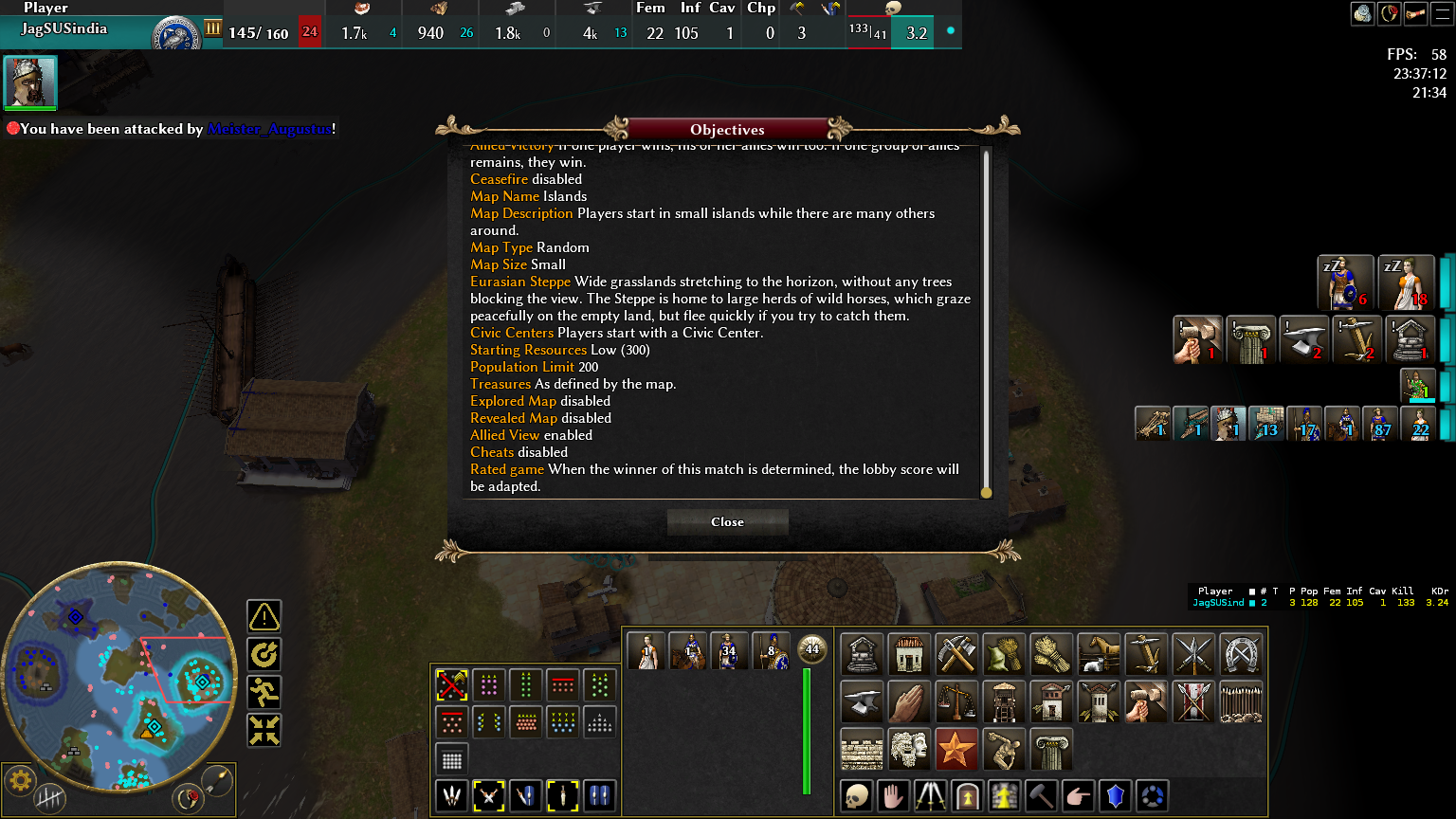Toggle the running figure button
The image size is (1456, 819).
(264, 692)
